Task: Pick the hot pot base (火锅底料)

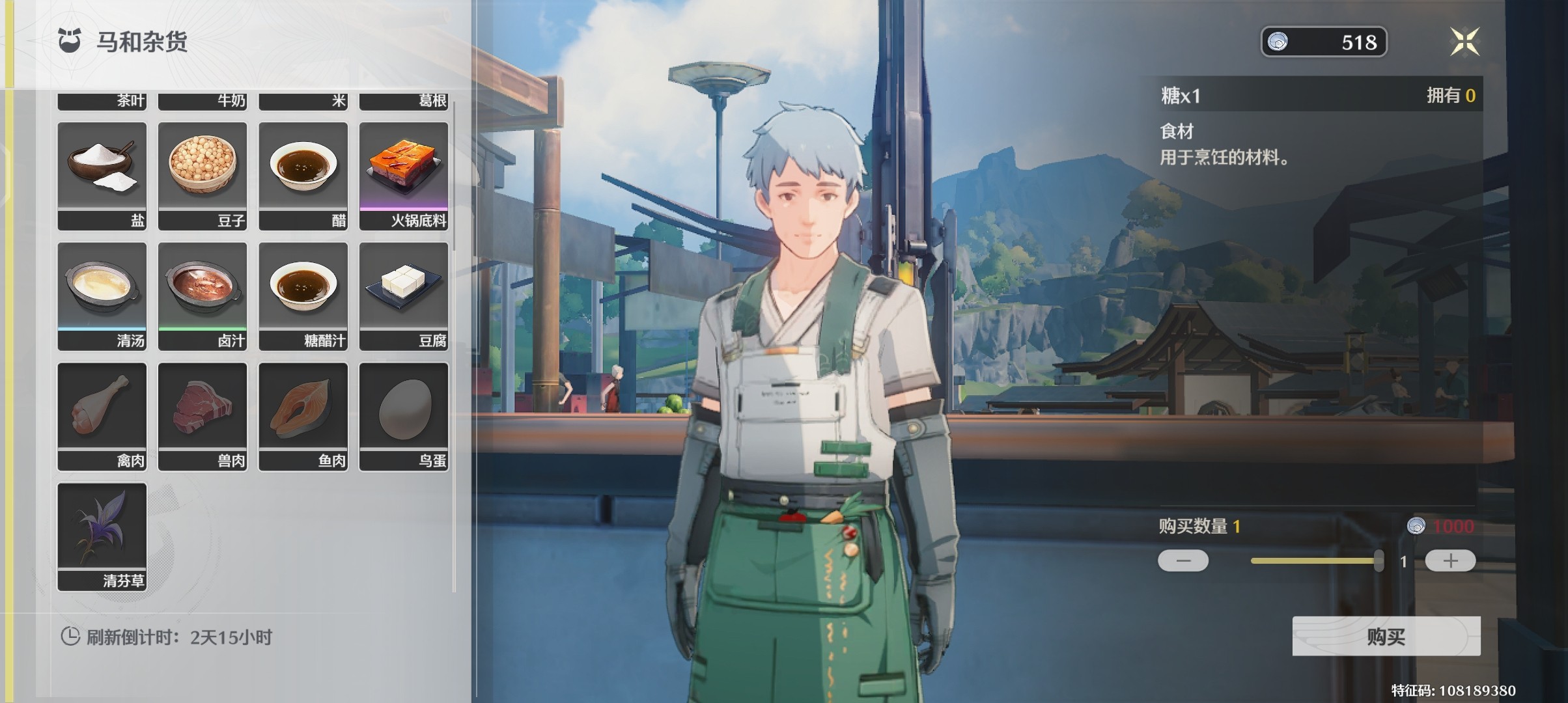Action: [x=404, y=174]
